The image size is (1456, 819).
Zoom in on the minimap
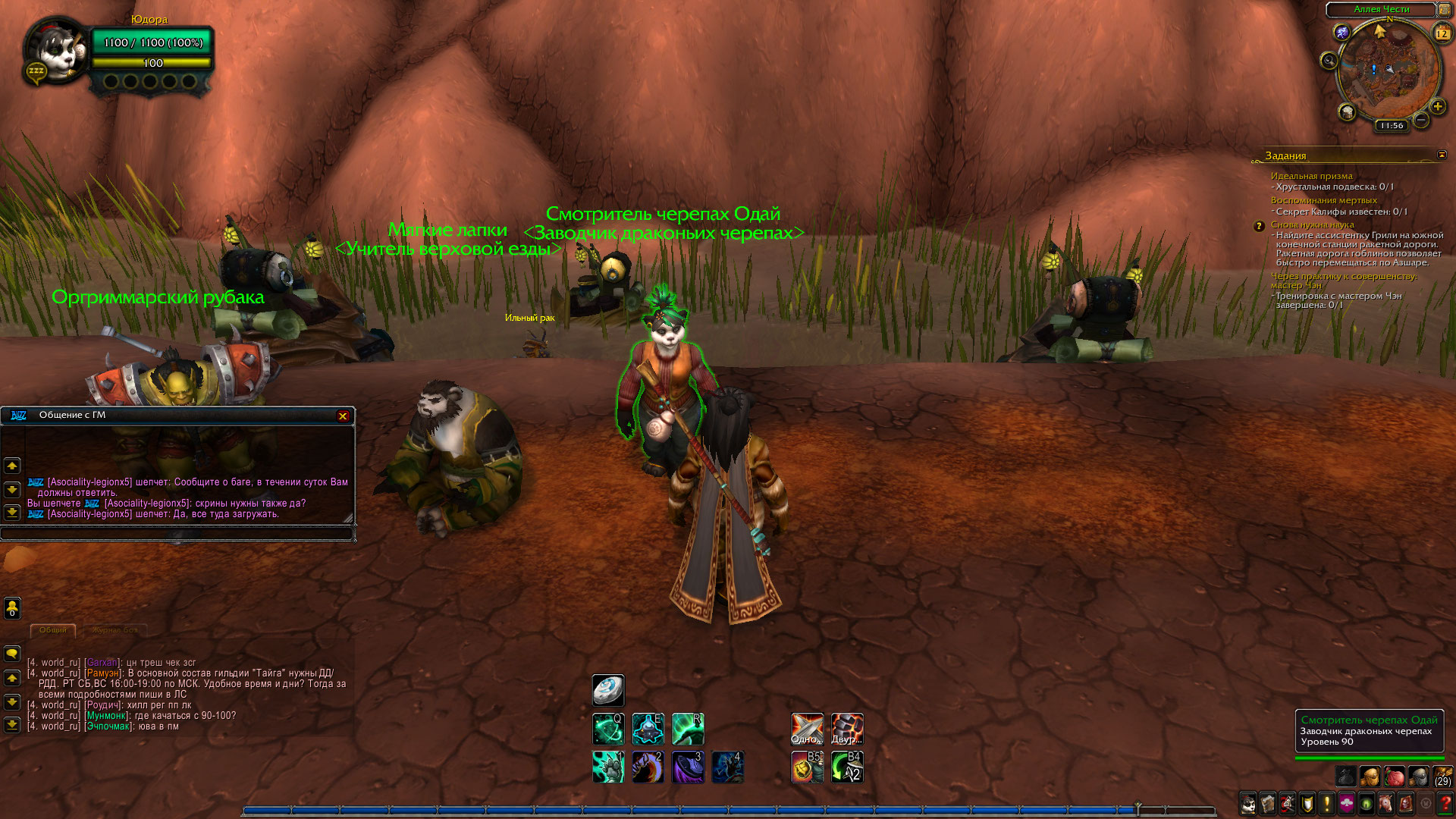[1437, 107]
